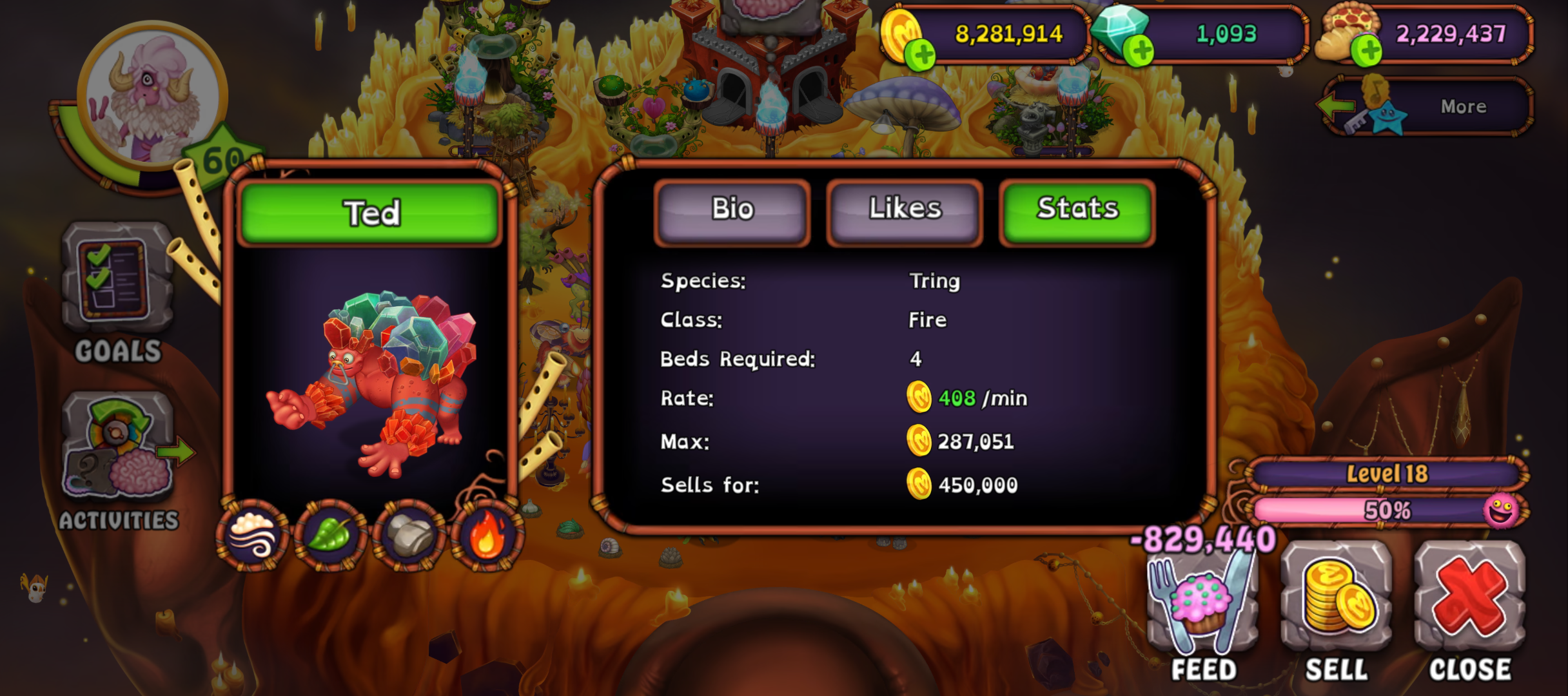Sell the Tring monster
The width and height of the screenshot is (1568, 696).
pyautogui.click(x=1336, y=603)
